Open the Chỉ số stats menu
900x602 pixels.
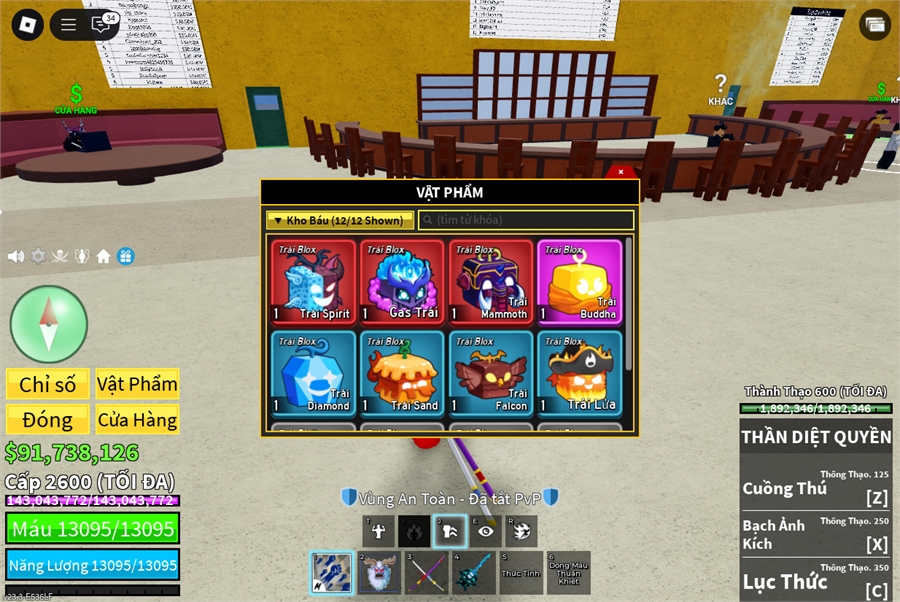click(48, 384)
